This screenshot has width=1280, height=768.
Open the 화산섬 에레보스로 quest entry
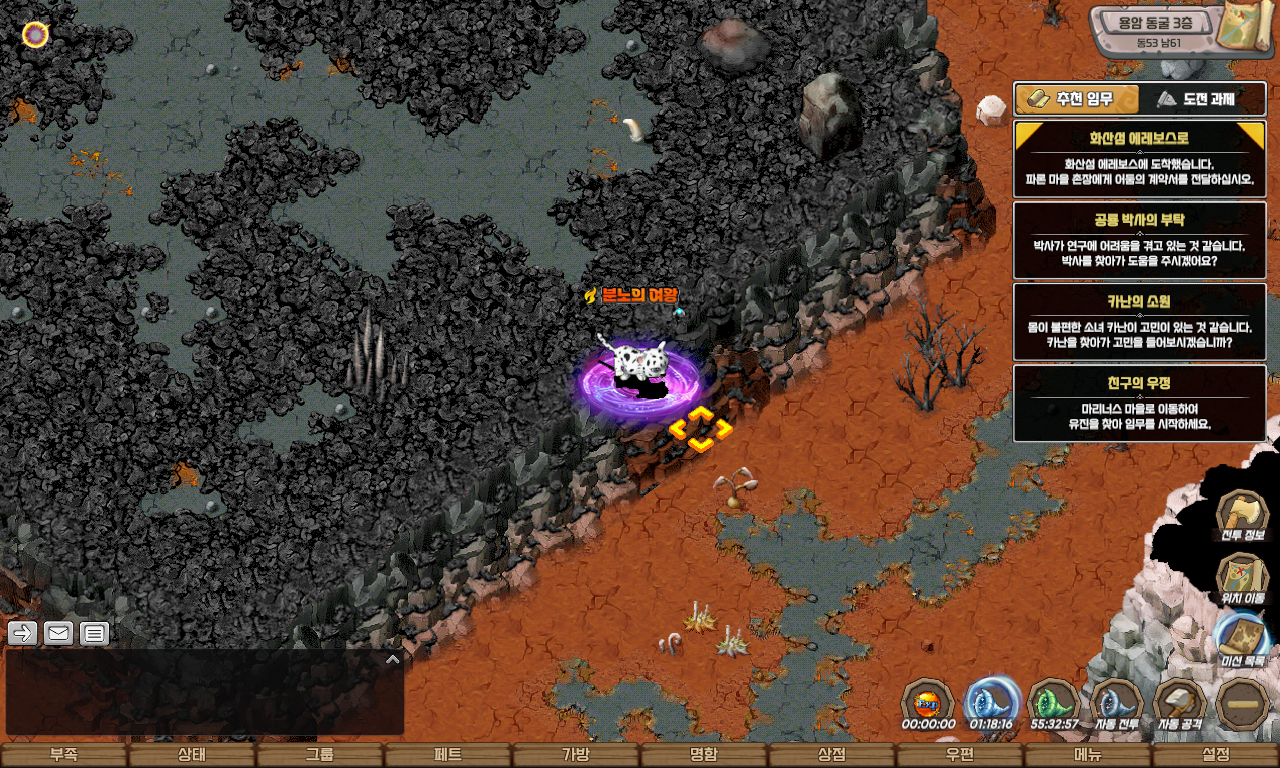pyautogui.click(x=1139, y=159)
